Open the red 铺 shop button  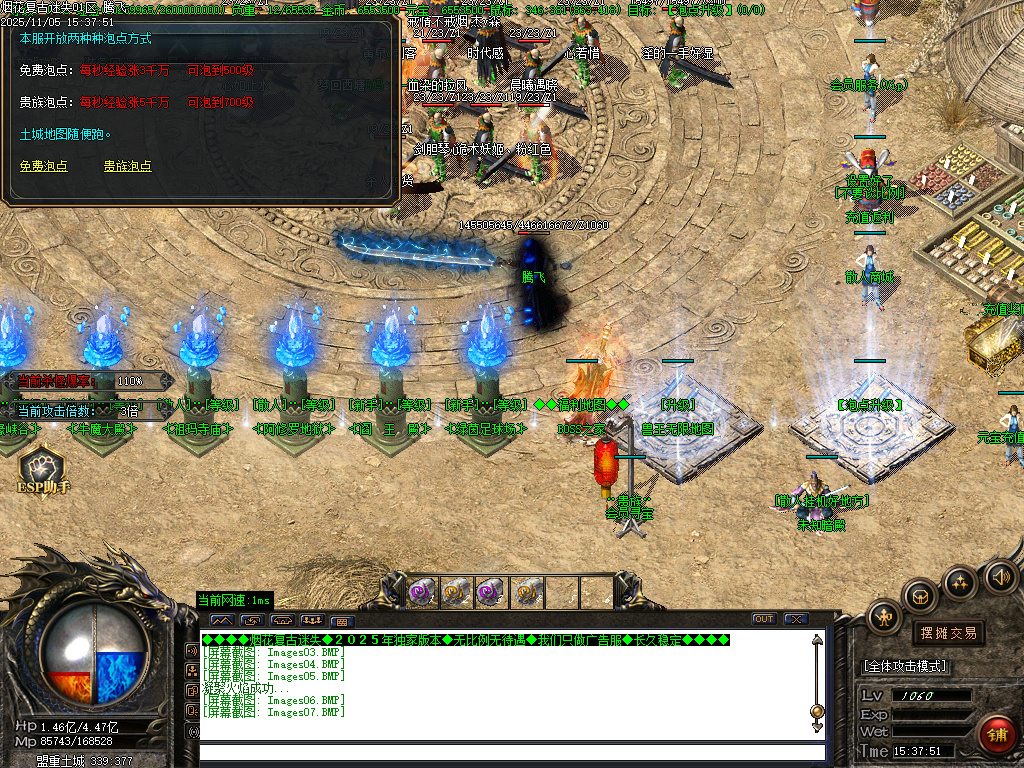[997, 735]
